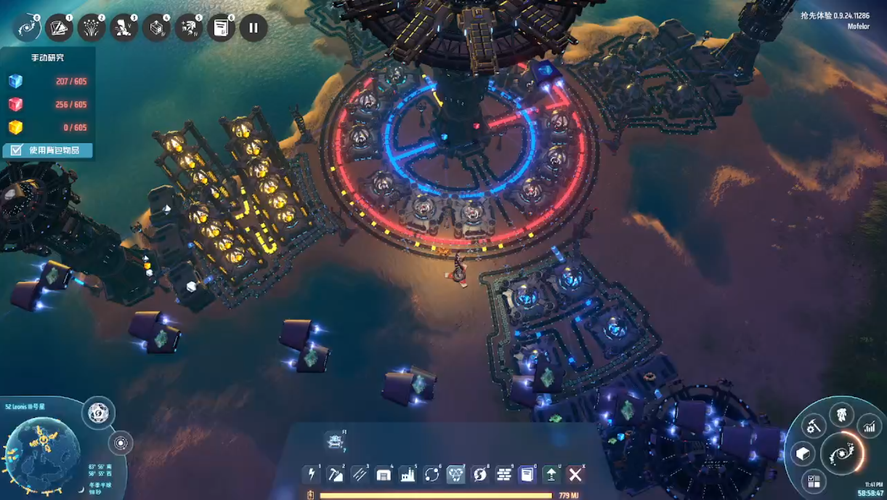Activate the X dismantle tool

coord(575,474)
